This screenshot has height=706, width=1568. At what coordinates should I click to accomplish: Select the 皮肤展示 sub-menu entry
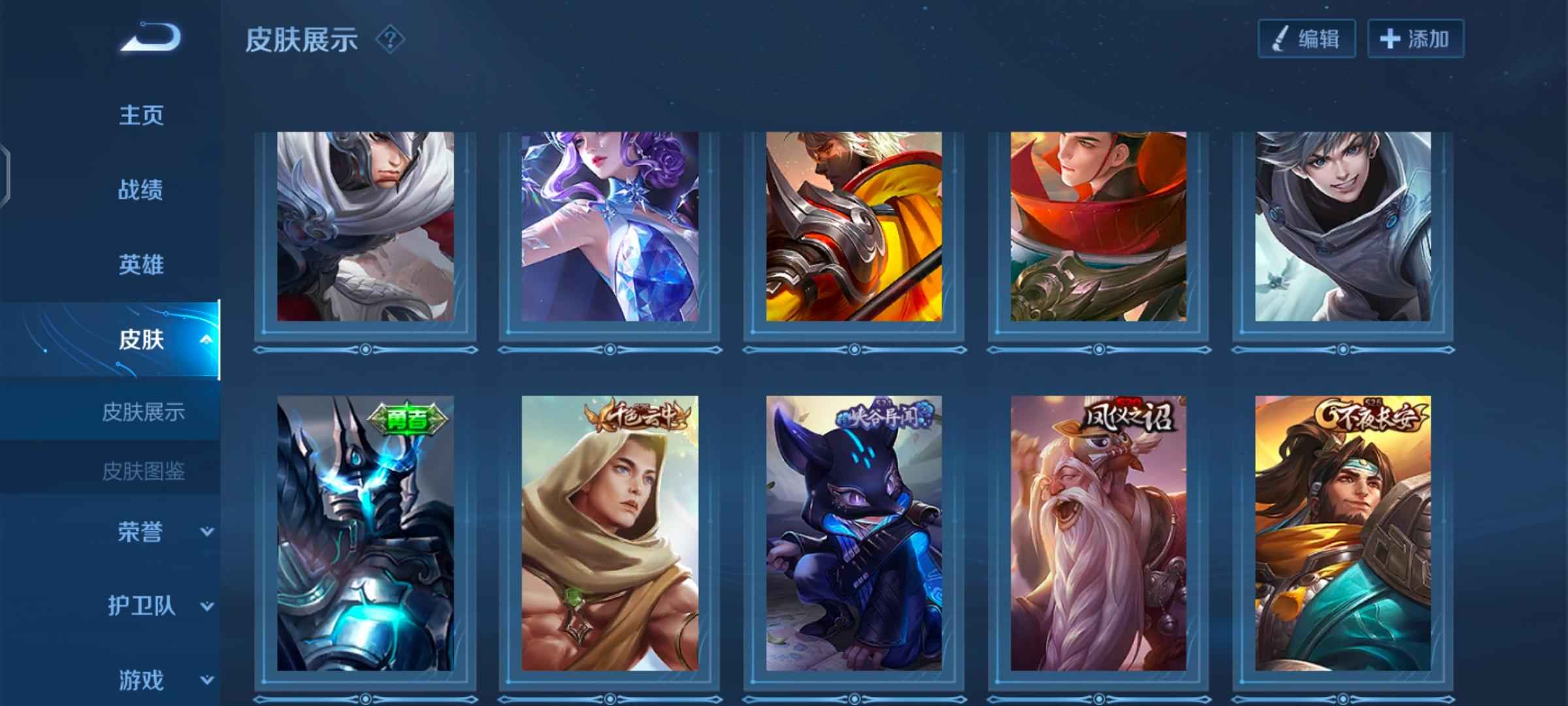[144, 412]
